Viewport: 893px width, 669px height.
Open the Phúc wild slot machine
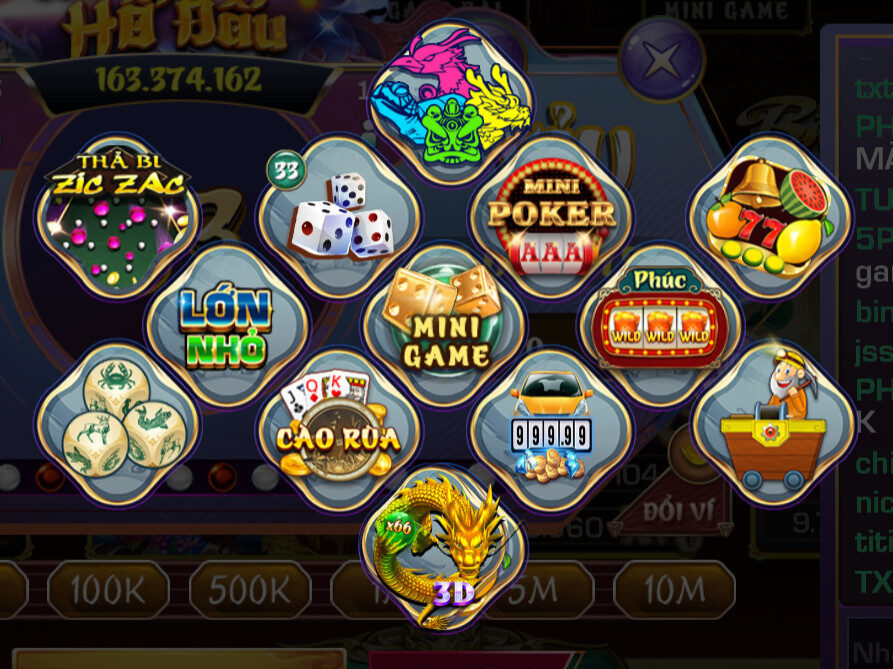click(660, 324)
